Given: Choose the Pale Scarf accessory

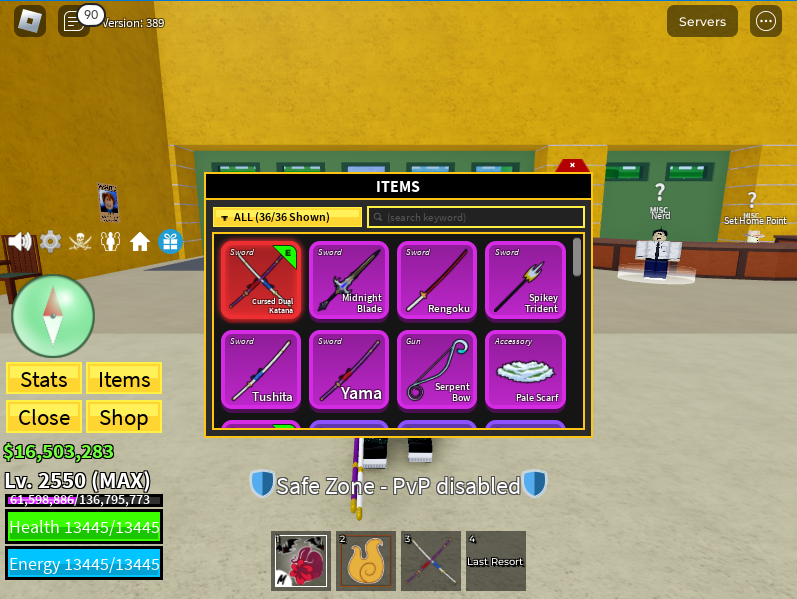Looking at the screenshot, I should point(525,369).
